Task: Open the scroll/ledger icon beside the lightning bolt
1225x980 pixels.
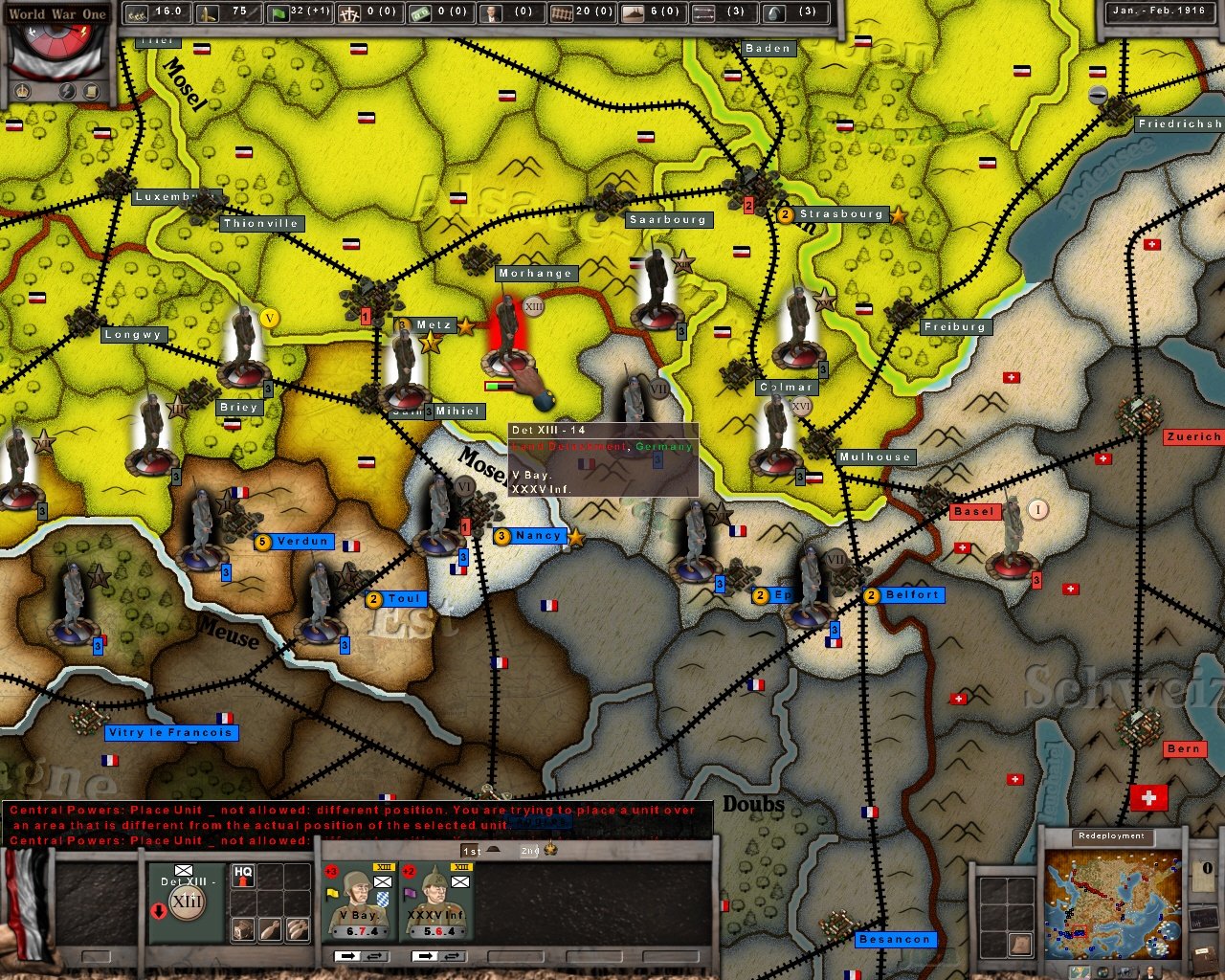Action: click(x=90, y=90)
